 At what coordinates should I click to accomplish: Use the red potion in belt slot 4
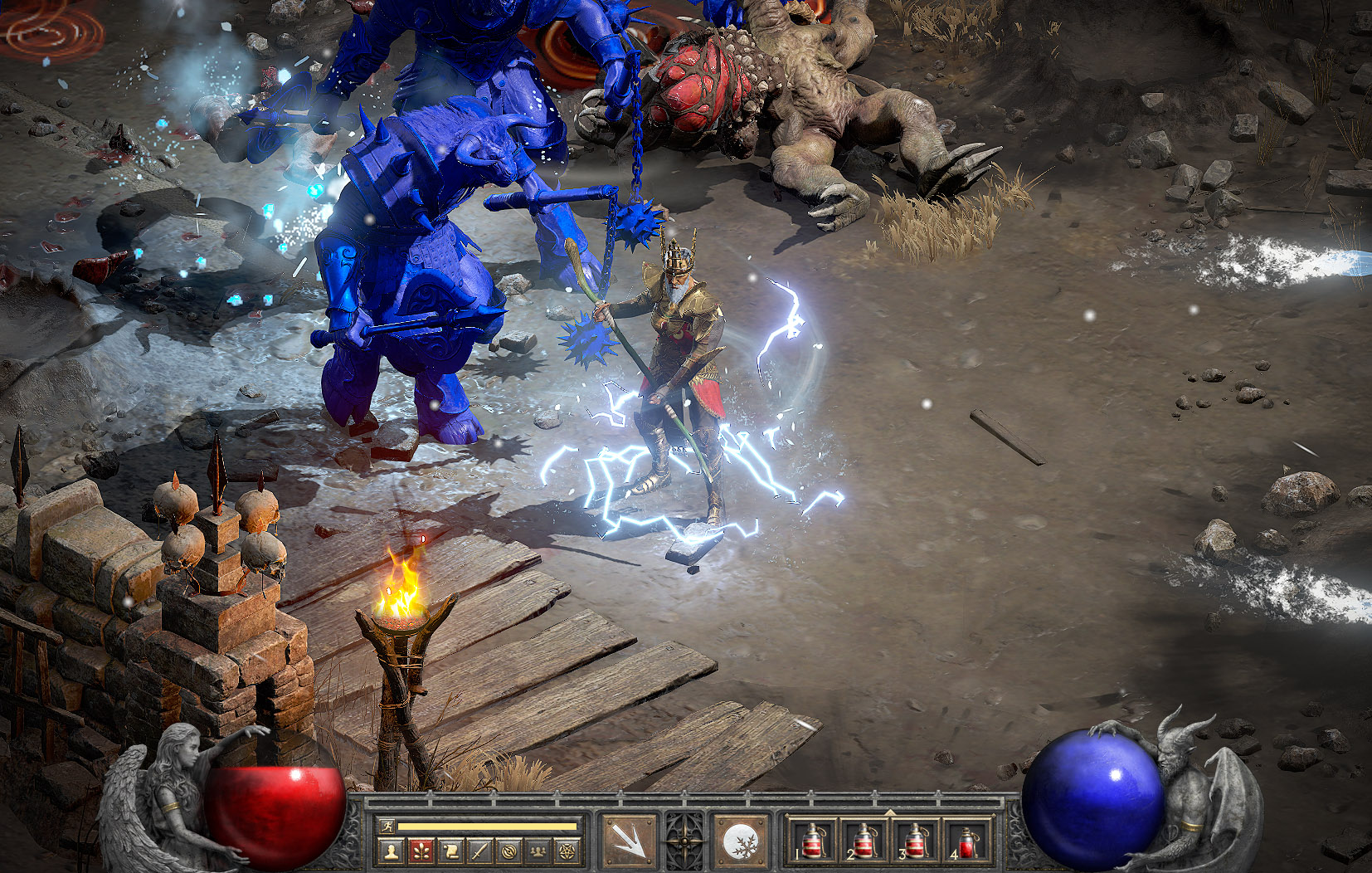coord(966,841)
